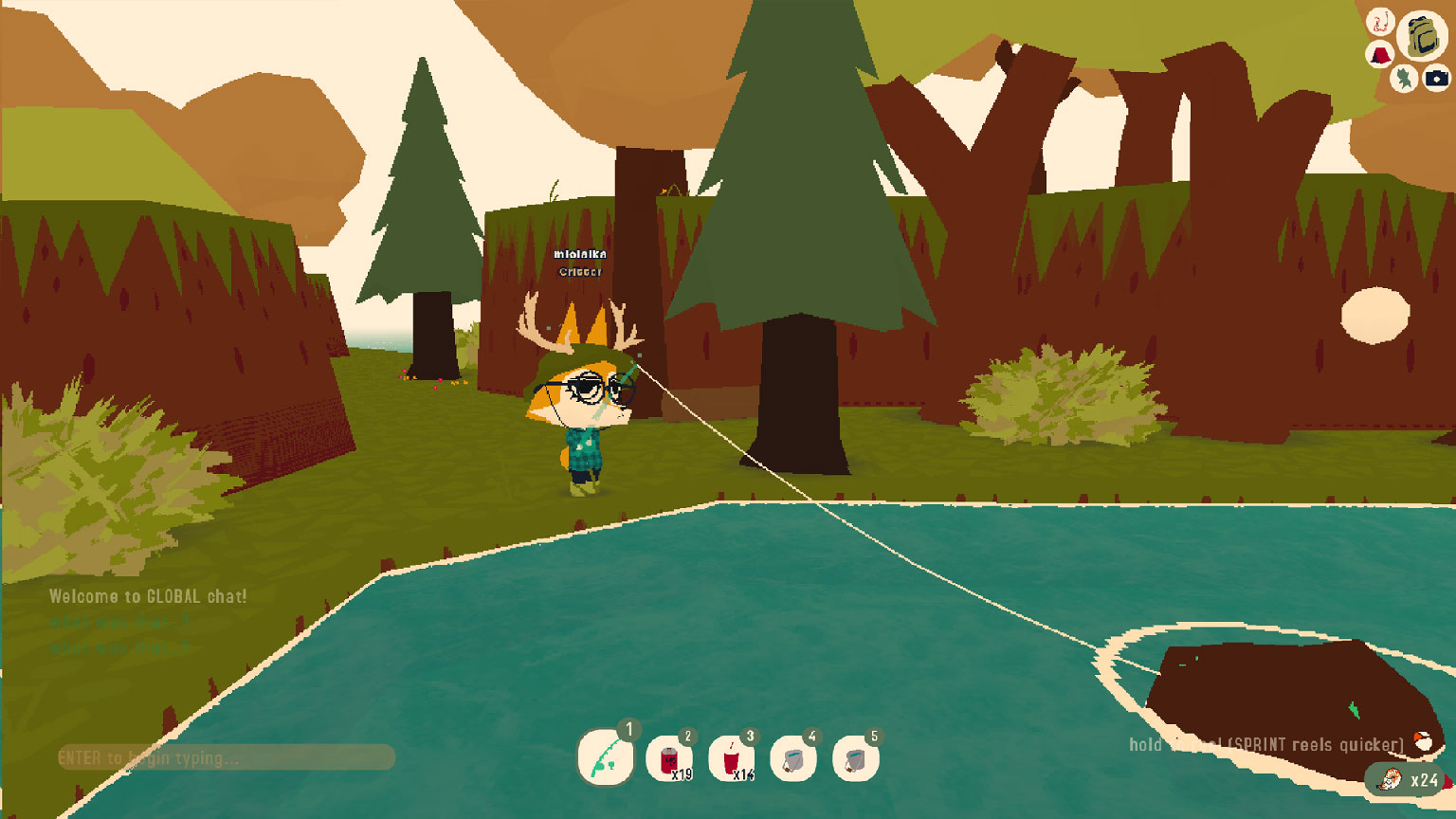Open the camera mode icon
The height and width of the screenshot is (819, 1456).
pyautogui.click(x=1436, y=78)
